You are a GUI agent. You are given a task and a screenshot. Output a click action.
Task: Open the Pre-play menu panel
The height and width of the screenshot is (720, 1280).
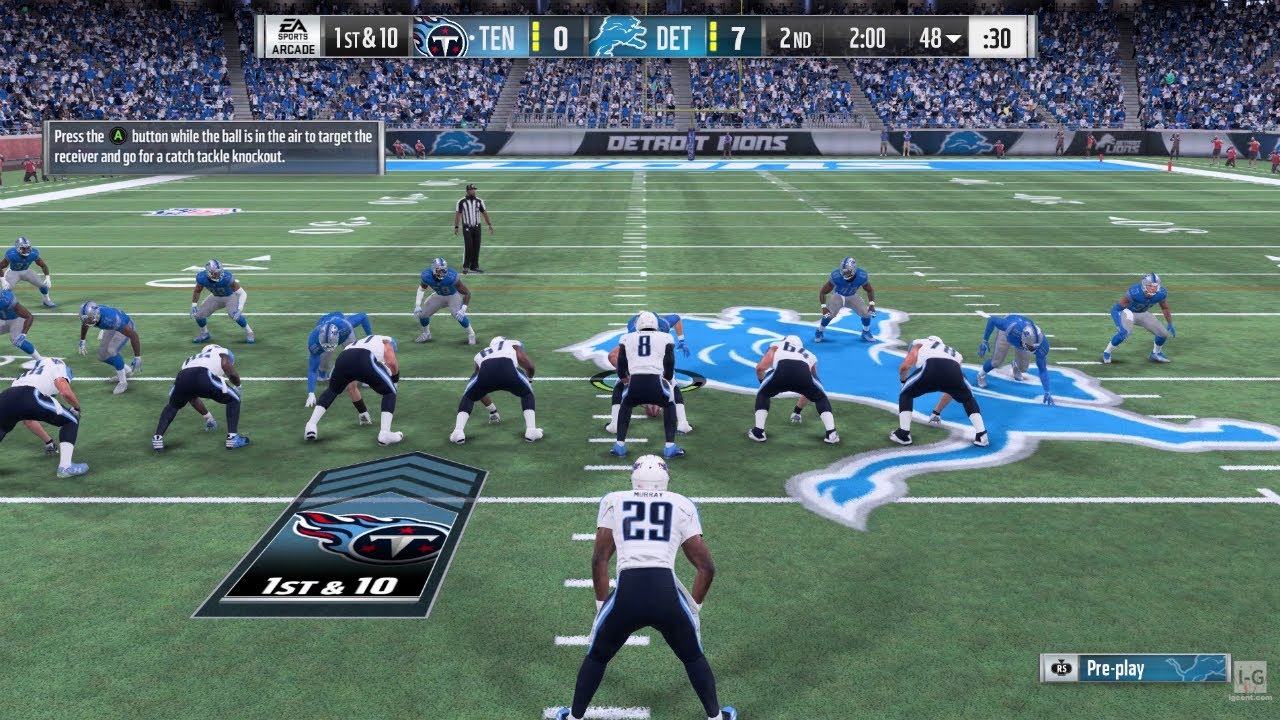[1134, 668]
